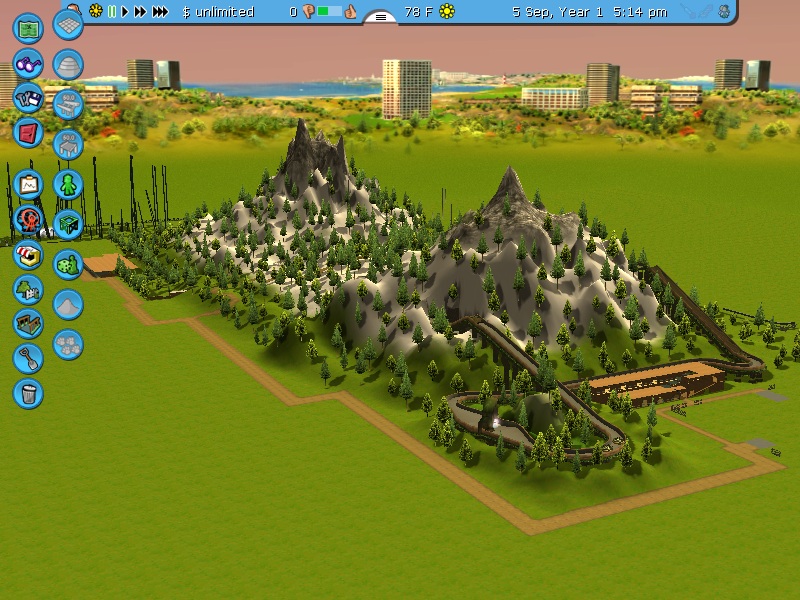Expand the top bar menu tab

[380, 16]
